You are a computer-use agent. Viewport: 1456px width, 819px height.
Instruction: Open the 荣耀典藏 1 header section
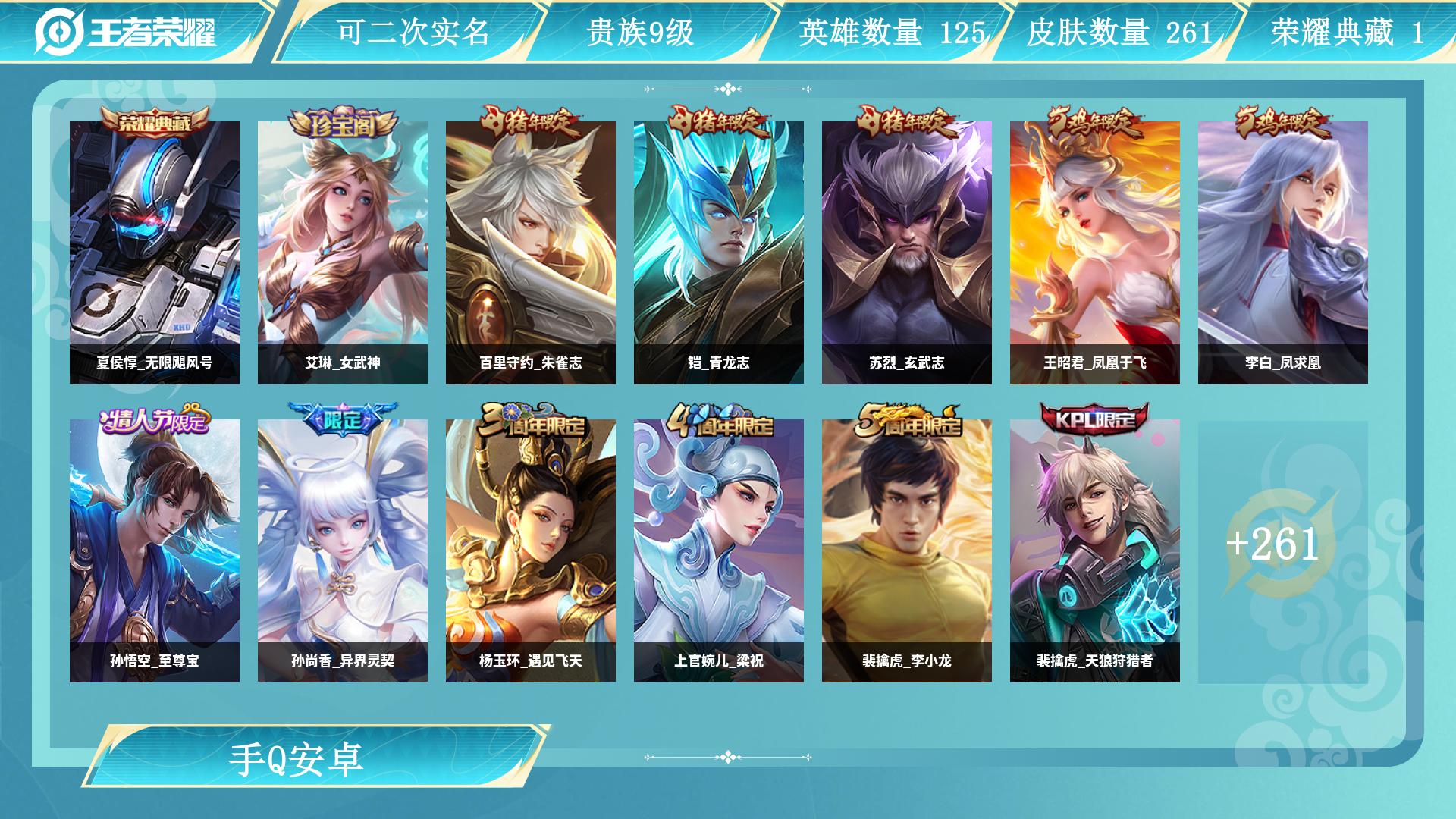[1347, 30]
